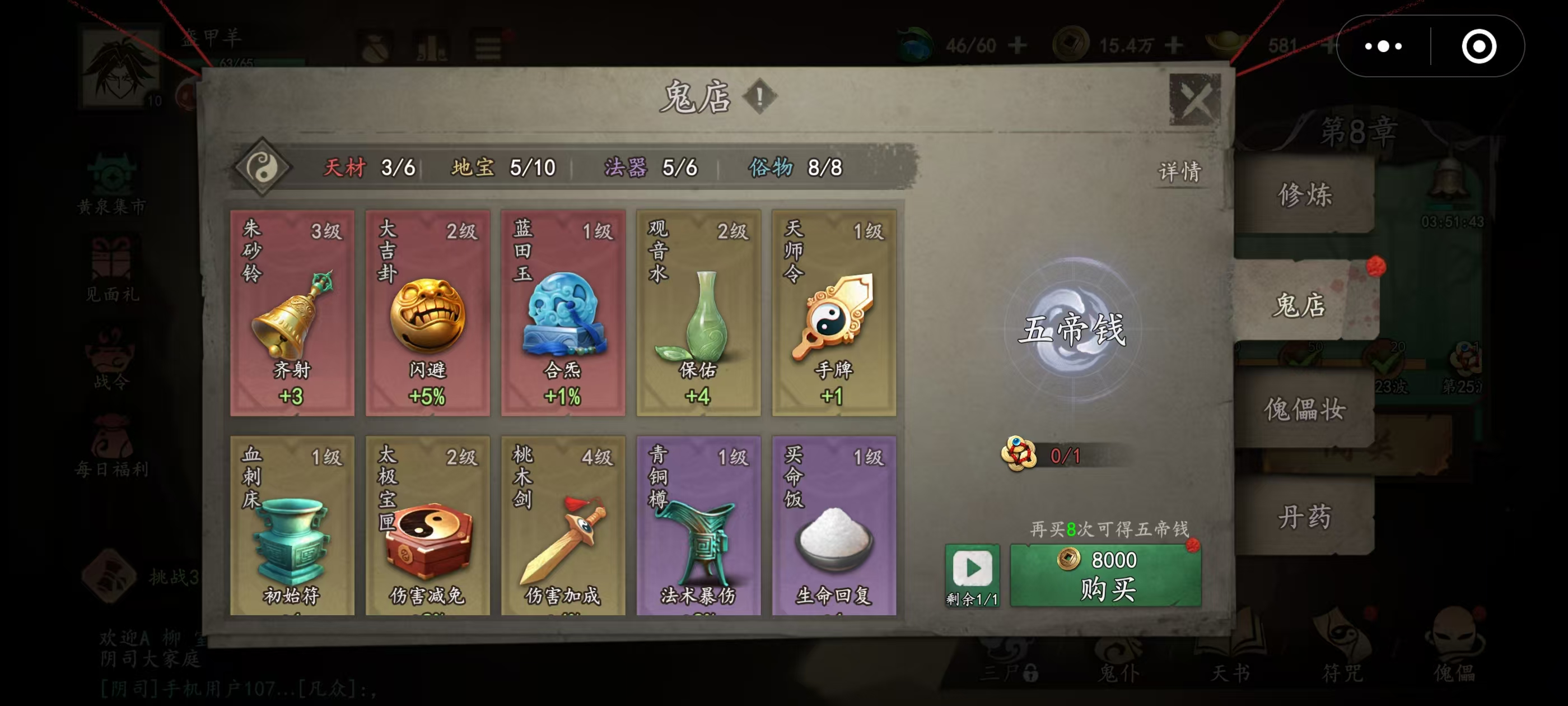Choose the 蓝田玉 blue jade card
This screenshot has width=1568, height=706.
pyautogui.click(x=563, y=313)
